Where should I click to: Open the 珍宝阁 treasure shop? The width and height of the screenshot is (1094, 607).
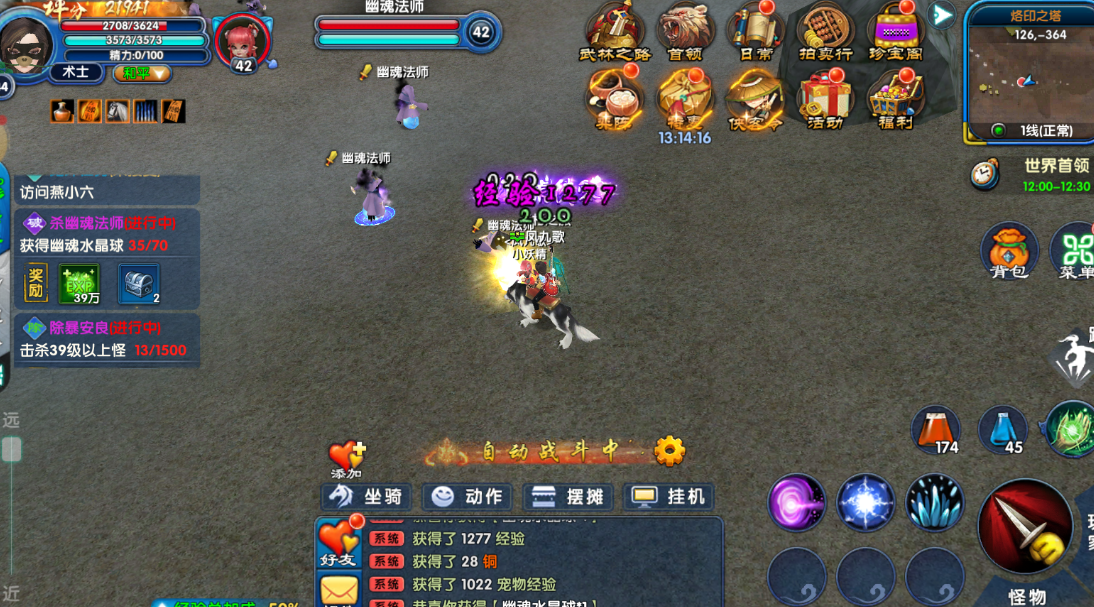(x=895, y=32)
